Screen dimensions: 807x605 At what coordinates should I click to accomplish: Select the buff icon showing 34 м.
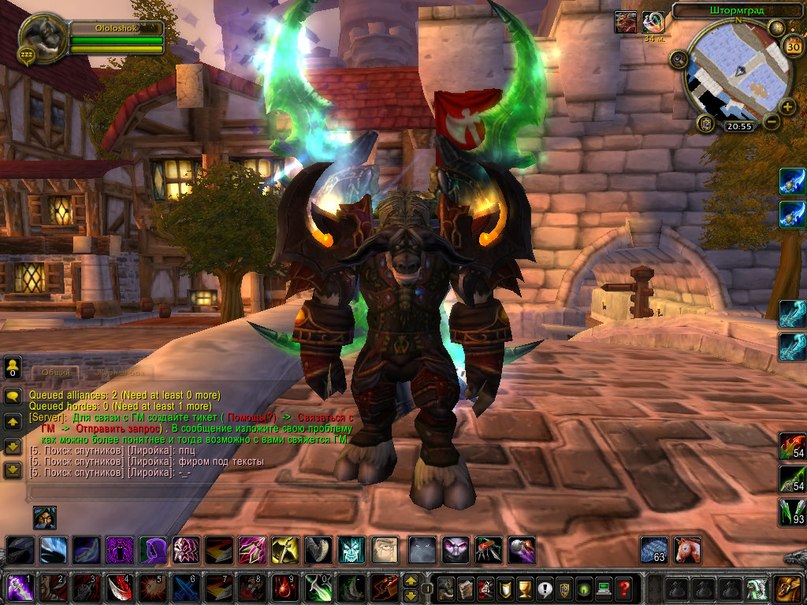(655, 22)
